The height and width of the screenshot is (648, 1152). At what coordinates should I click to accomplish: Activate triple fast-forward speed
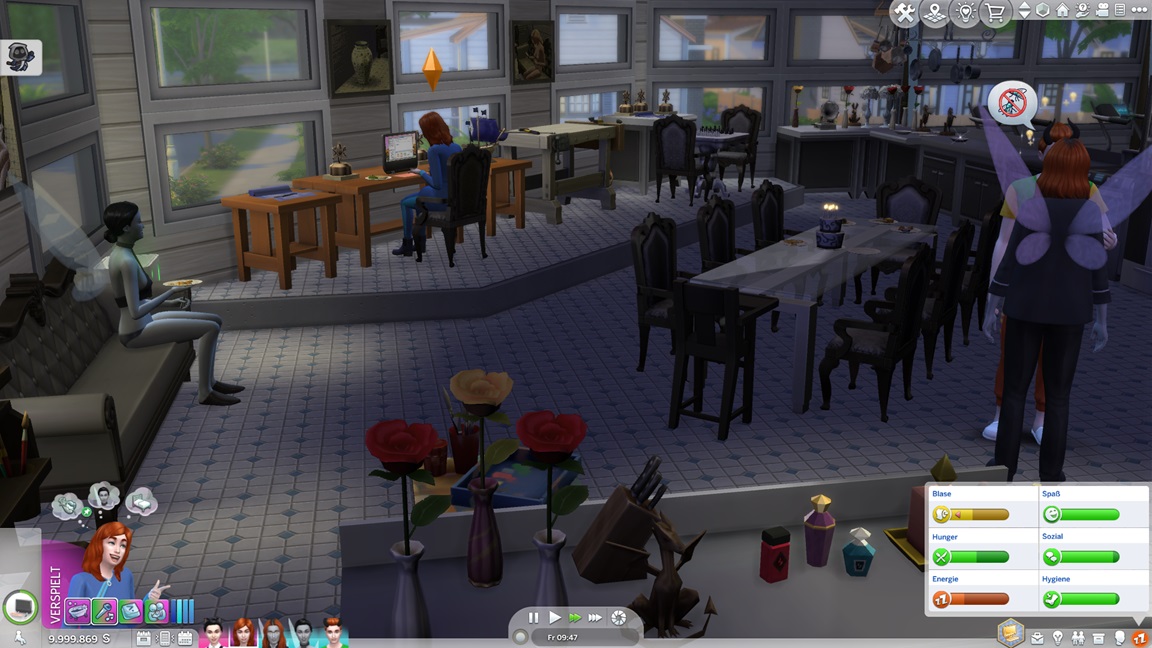pyautogui.click(x=595, y=618)
